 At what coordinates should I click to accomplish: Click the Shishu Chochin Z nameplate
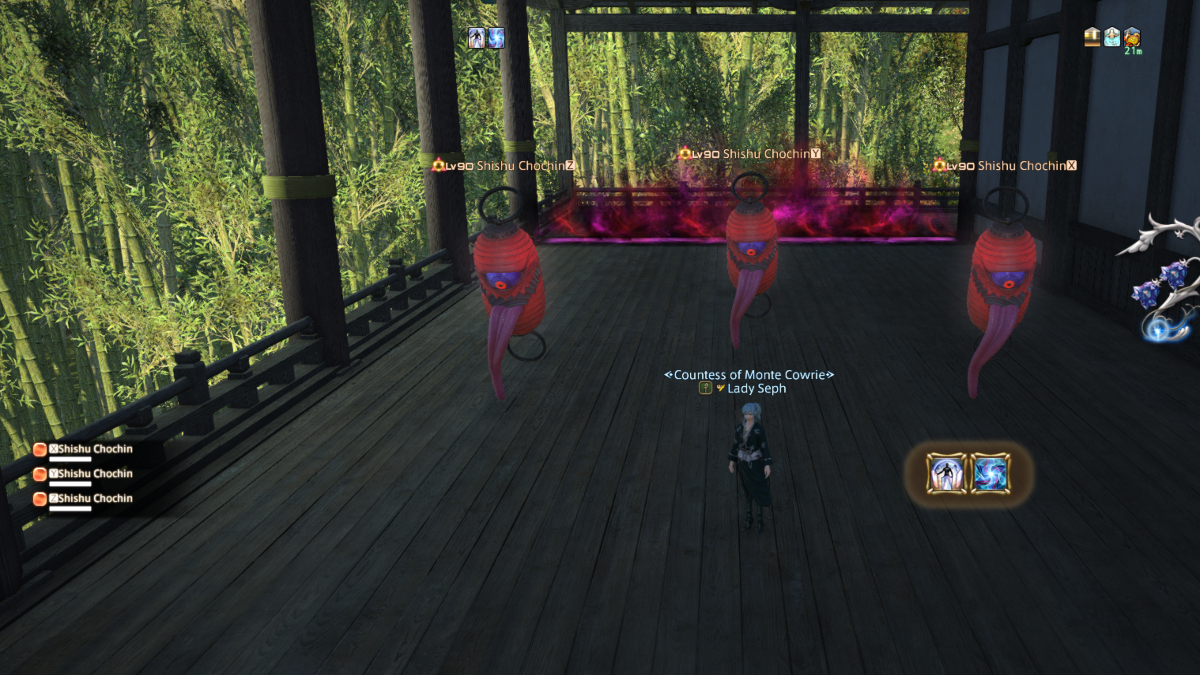pos(503,165)
